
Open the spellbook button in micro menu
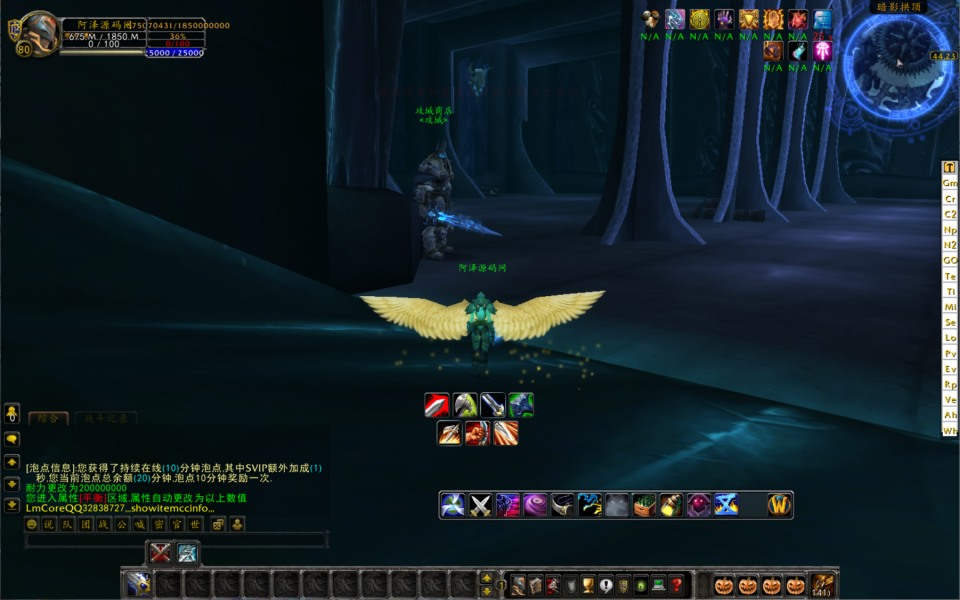click(535, 585)
